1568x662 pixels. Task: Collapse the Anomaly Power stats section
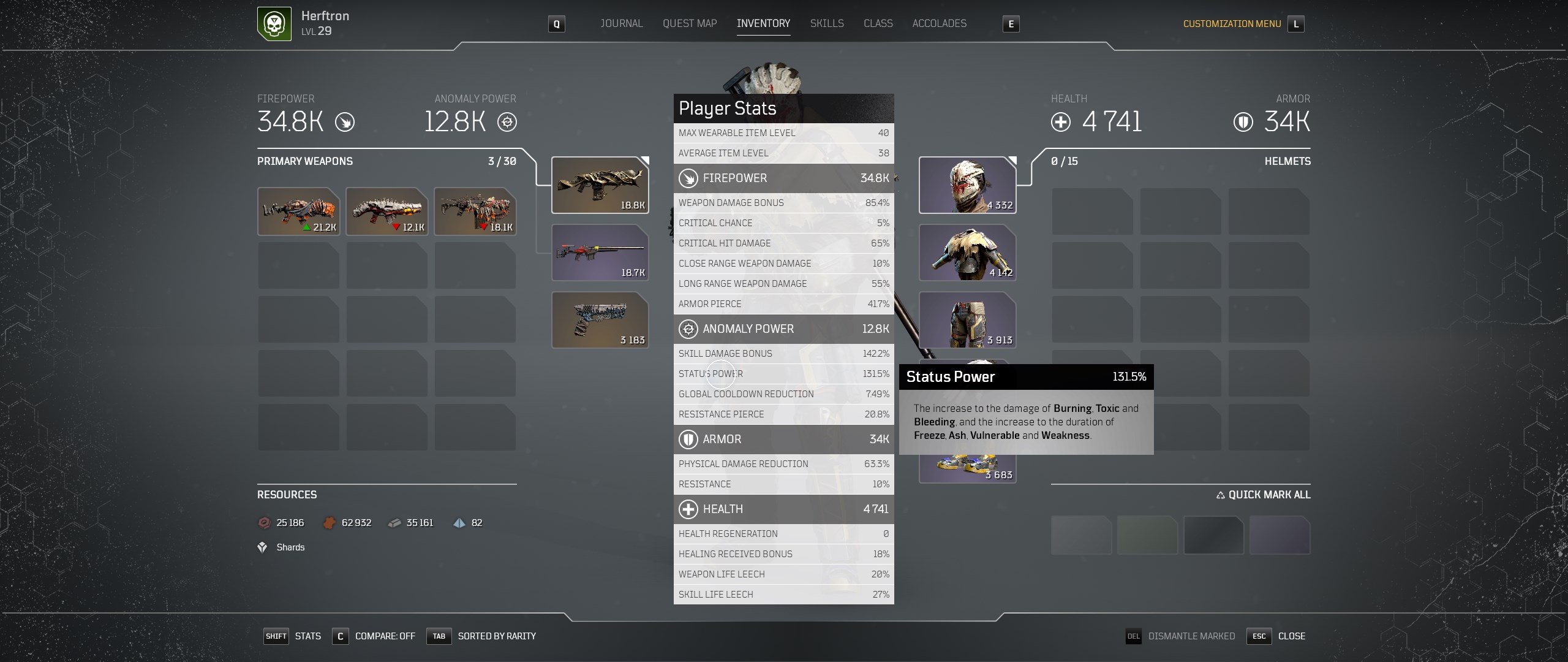[x=784, y=329]
